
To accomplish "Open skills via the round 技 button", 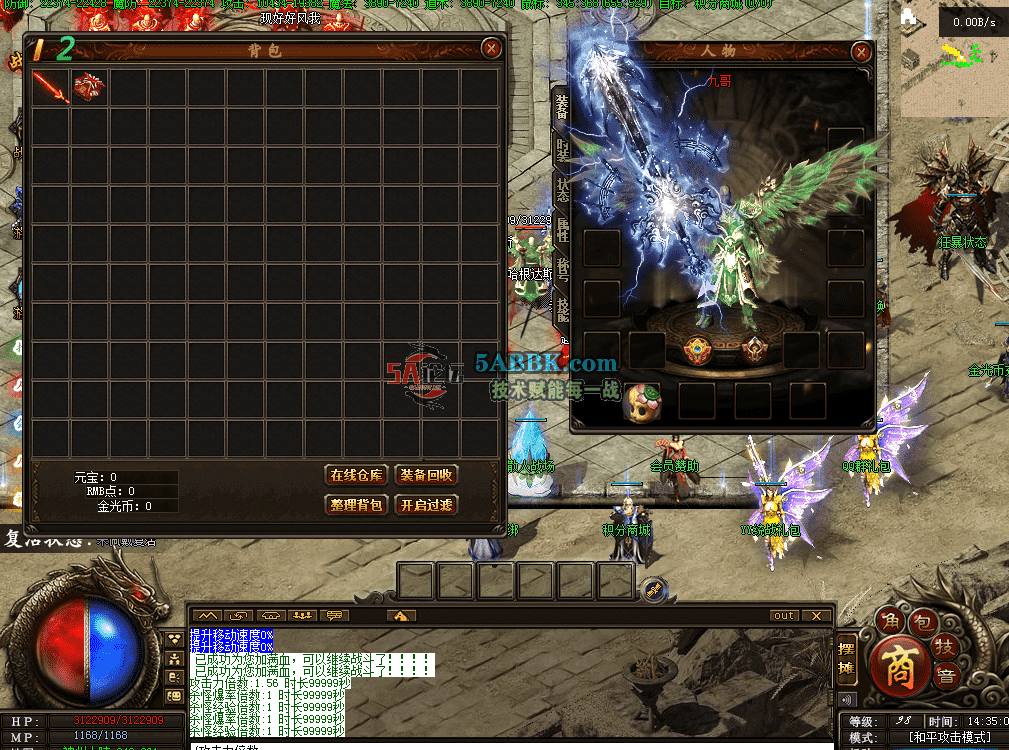I will (x=944, y=646).
